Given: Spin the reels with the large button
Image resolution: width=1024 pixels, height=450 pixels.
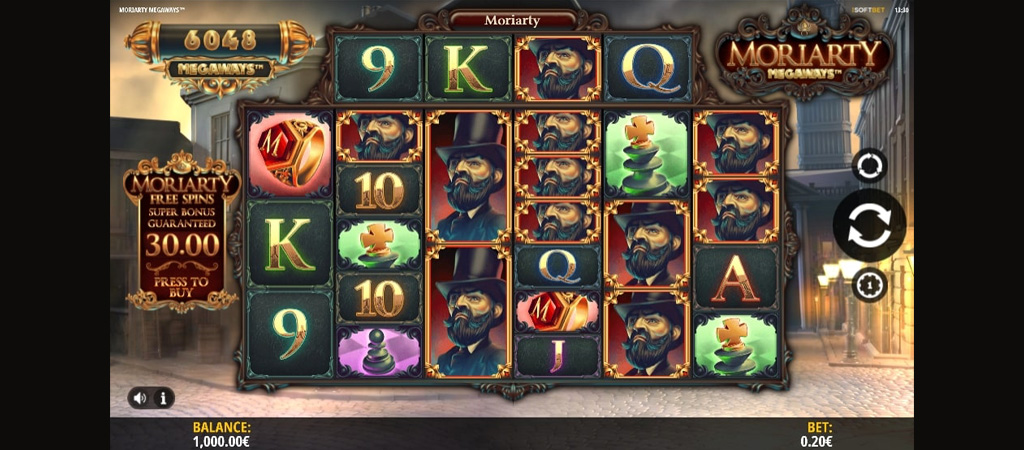Looking at the screenshot, I should pyautogui.click(x=869, y=225).
